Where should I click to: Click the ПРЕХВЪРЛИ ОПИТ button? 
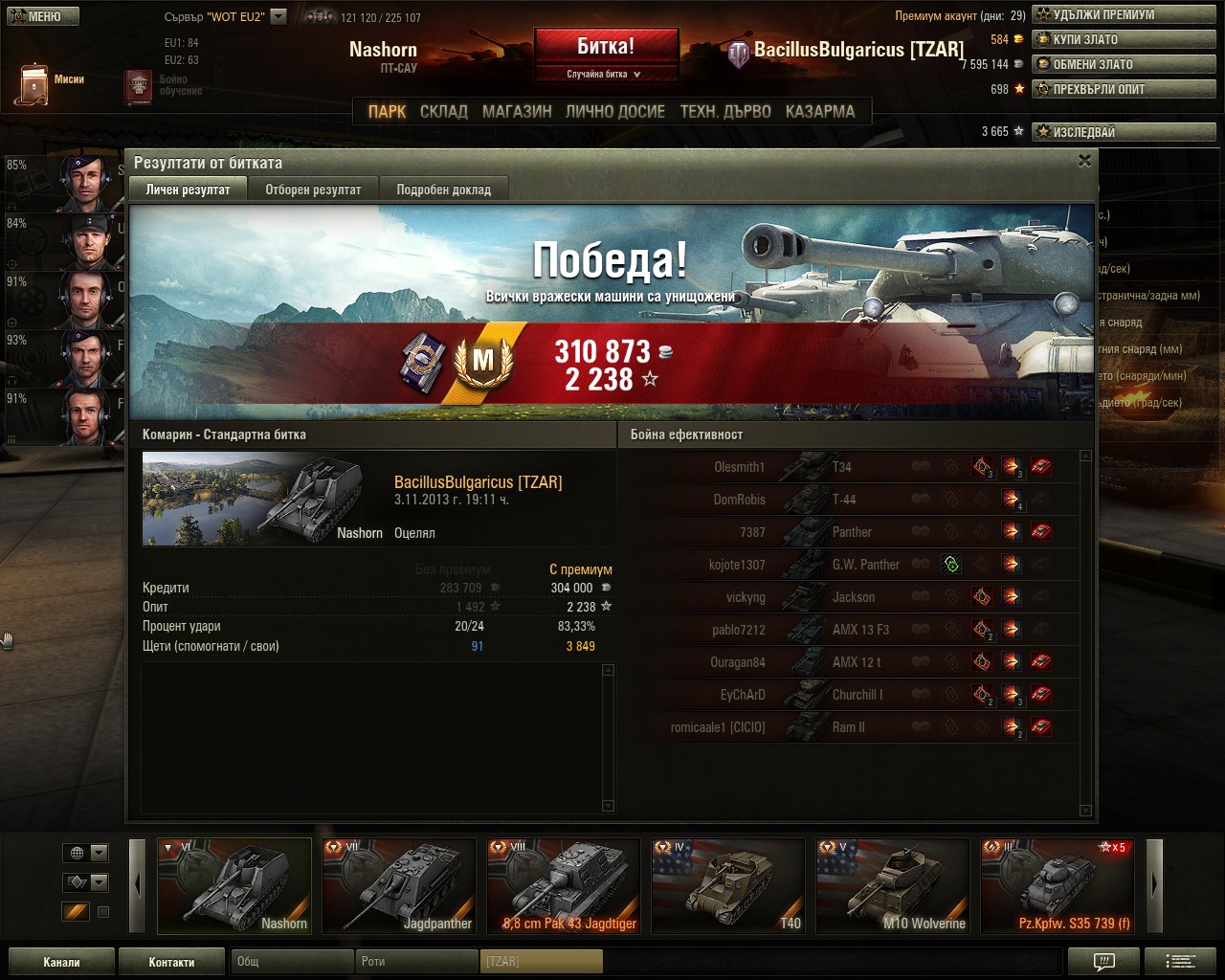tap(1124, 89)
